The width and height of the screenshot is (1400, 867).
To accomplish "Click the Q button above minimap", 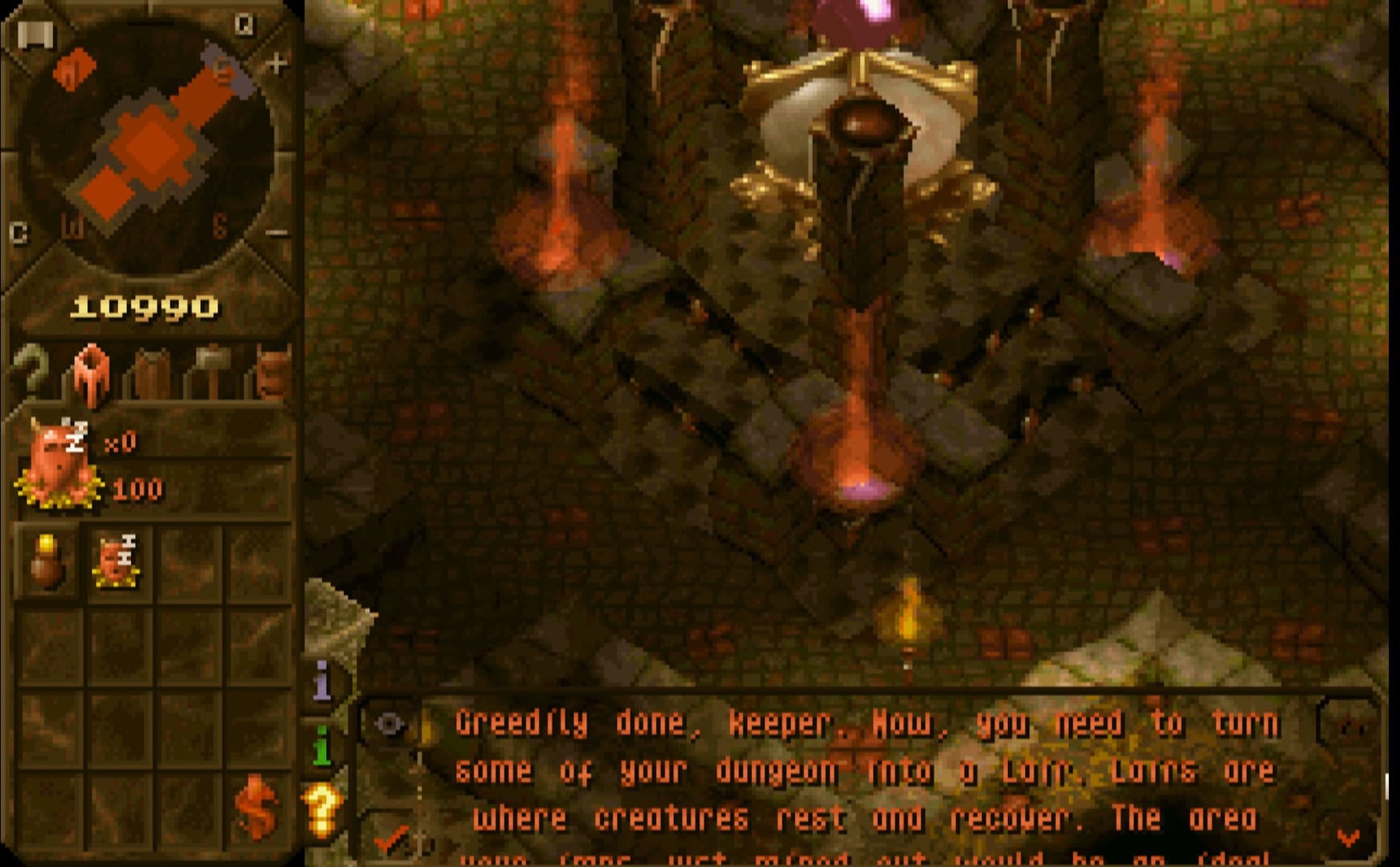I will 244,25.
